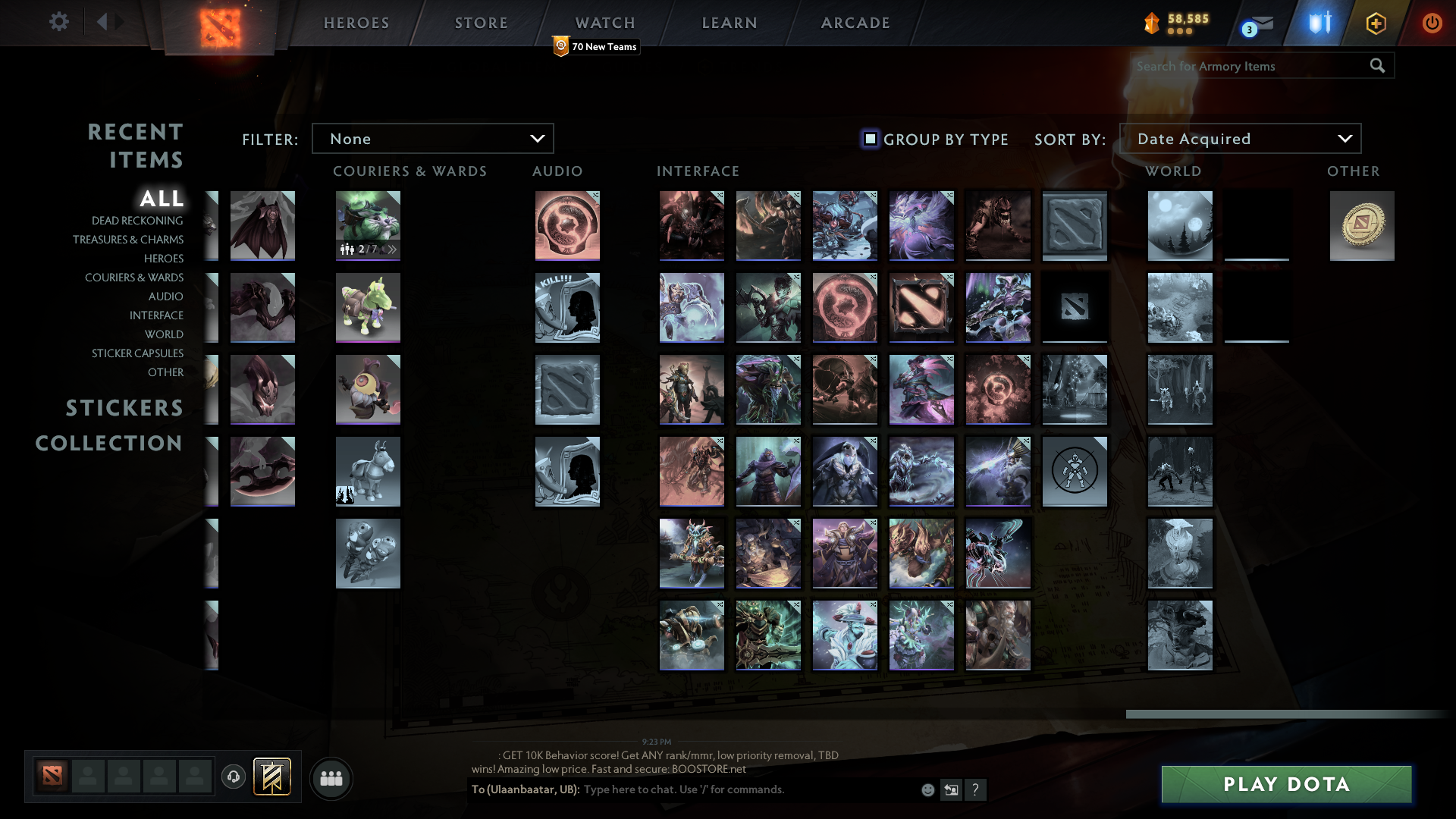The width and height of the screenshot is (1456, 819).
Task: Open the settings gear
Action: 59,22
